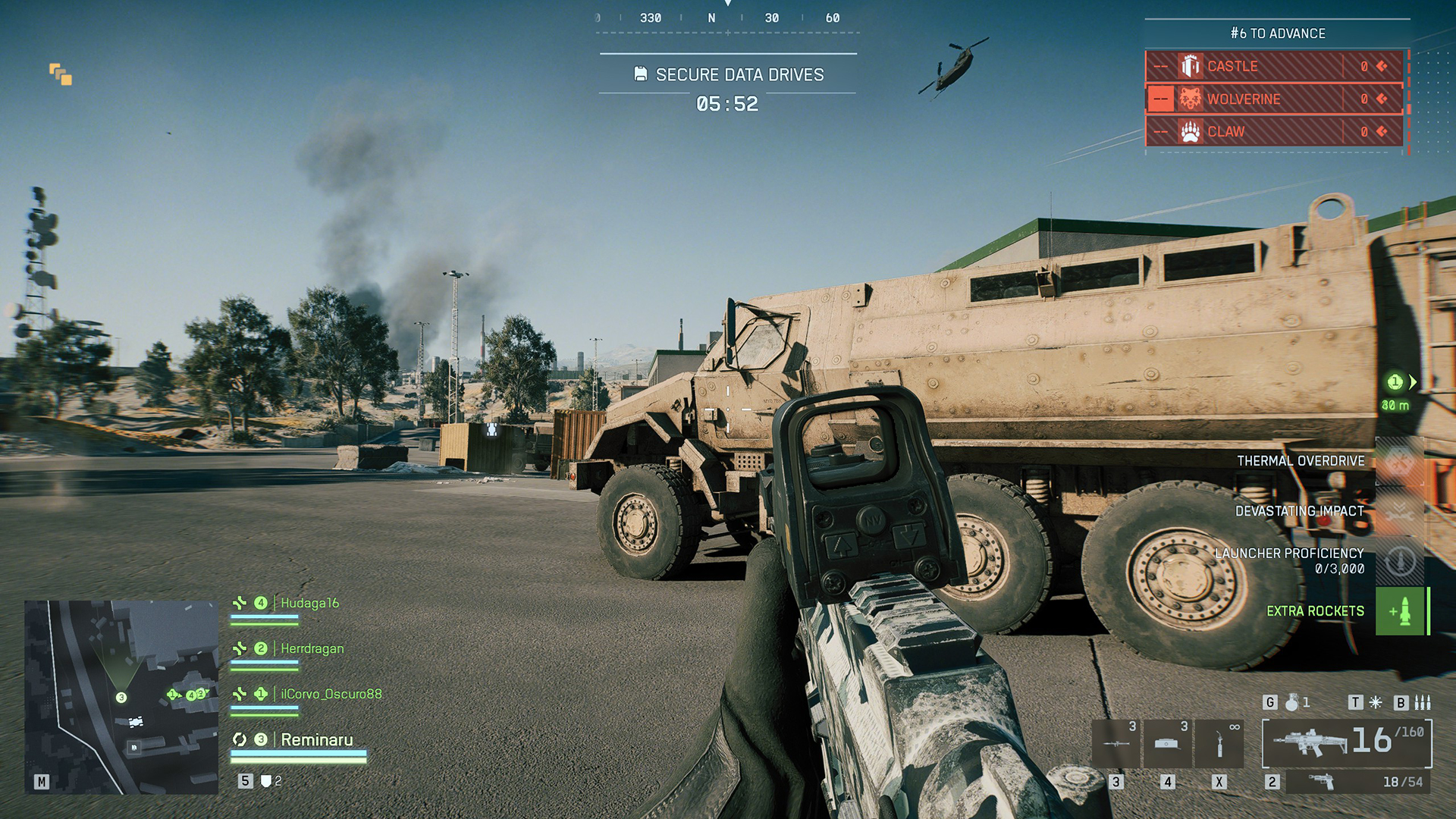Viewport: 1456px width, 819px height.
Task: Open the minimap in the corner
Action: (x=121, y=697)
